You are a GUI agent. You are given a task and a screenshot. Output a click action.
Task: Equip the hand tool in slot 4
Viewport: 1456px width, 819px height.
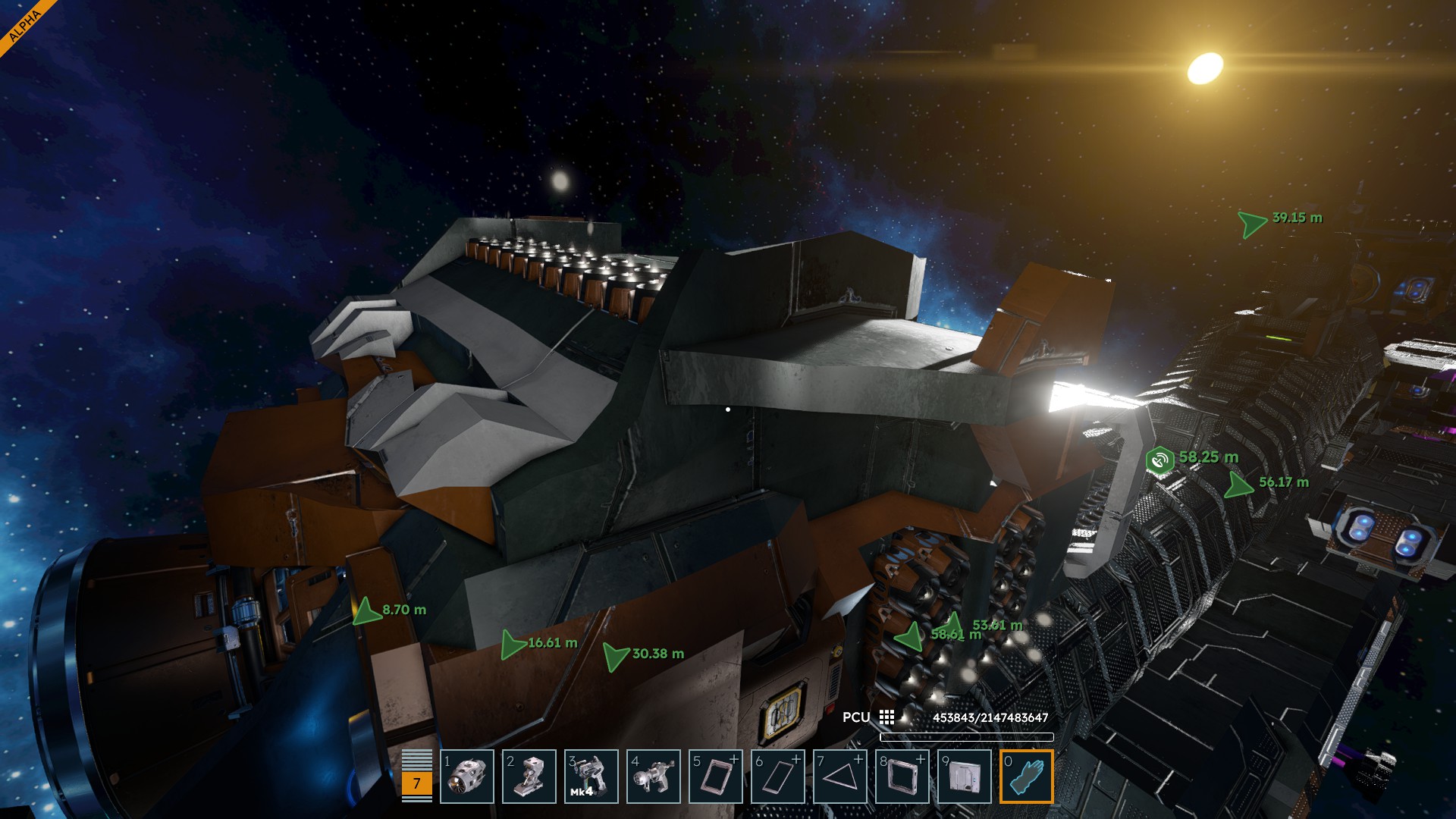654,777
